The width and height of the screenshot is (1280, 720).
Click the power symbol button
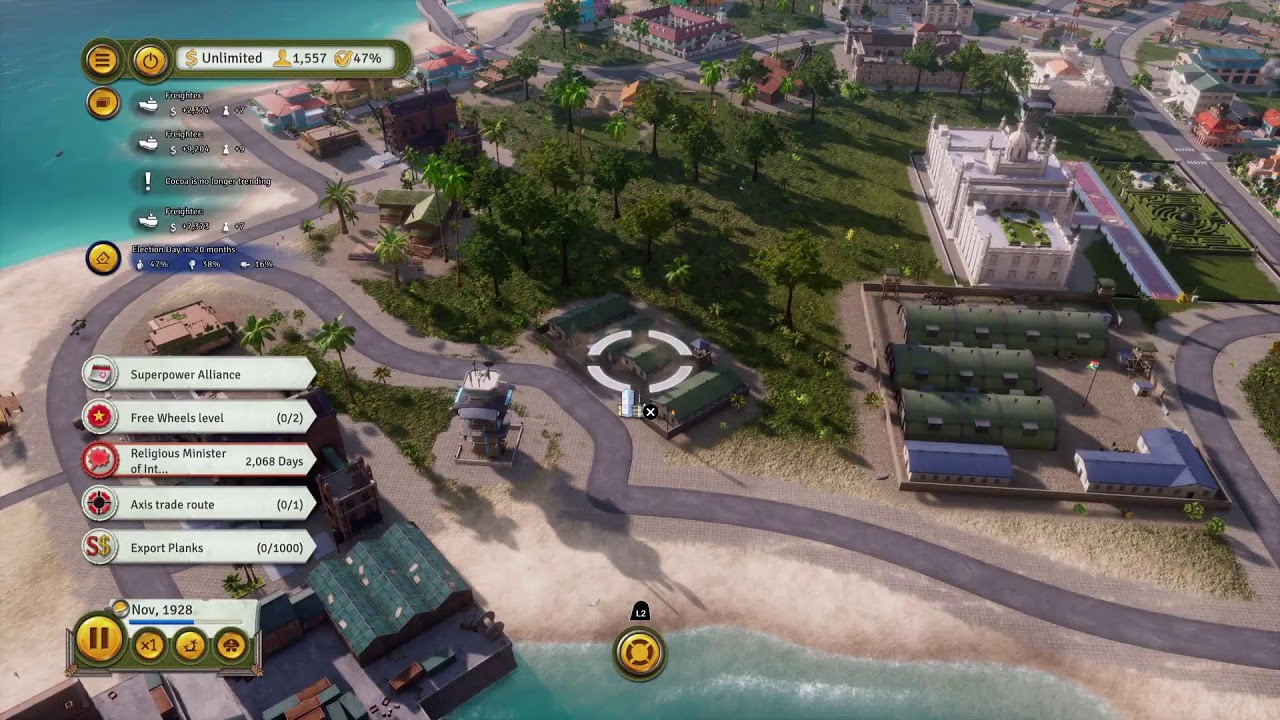pyautogui.click(x=150, y=60)
